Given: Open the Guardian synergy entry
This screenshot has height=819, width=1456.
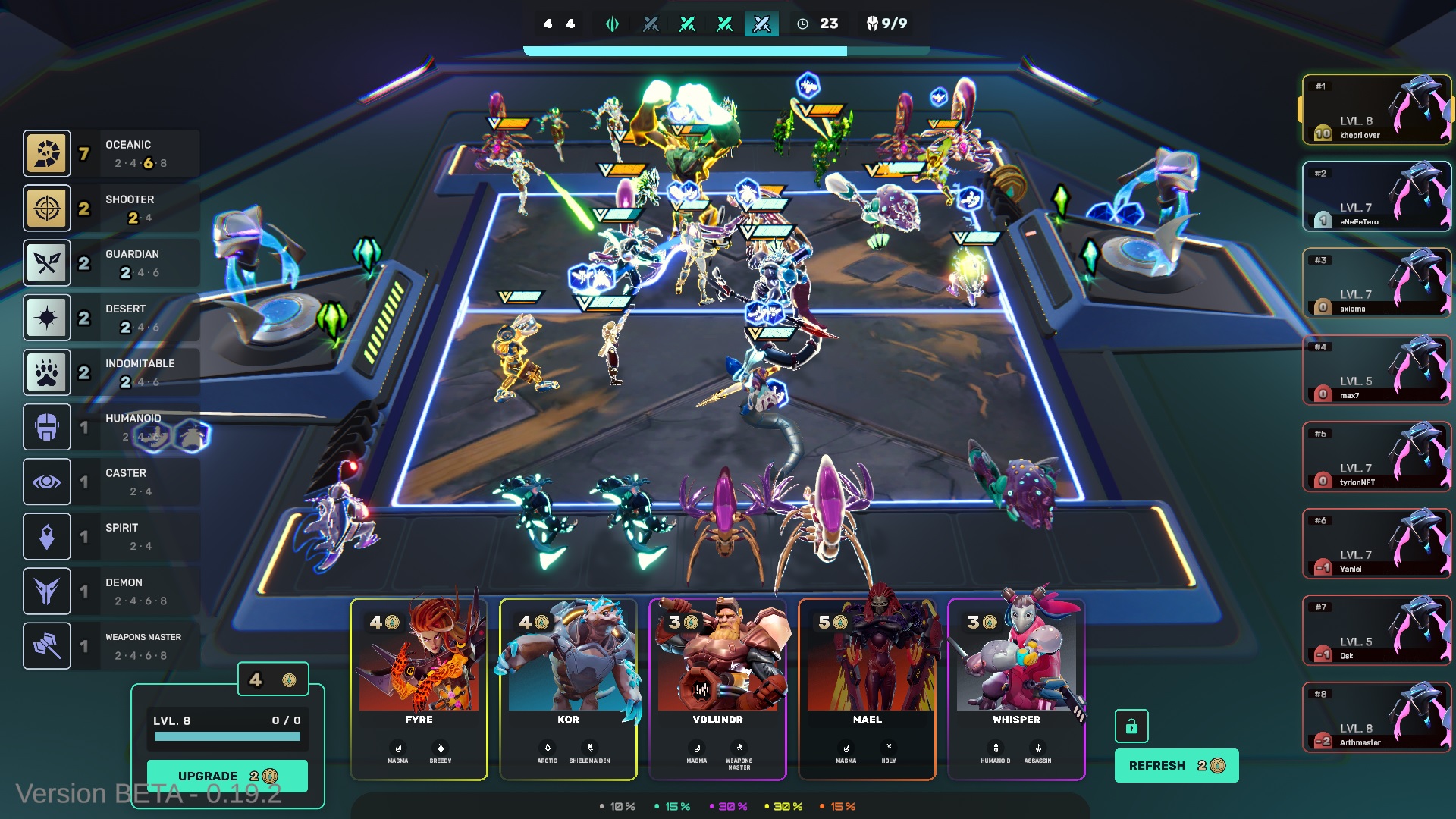Looking at the screenshot, I should (x=111, y=262).
